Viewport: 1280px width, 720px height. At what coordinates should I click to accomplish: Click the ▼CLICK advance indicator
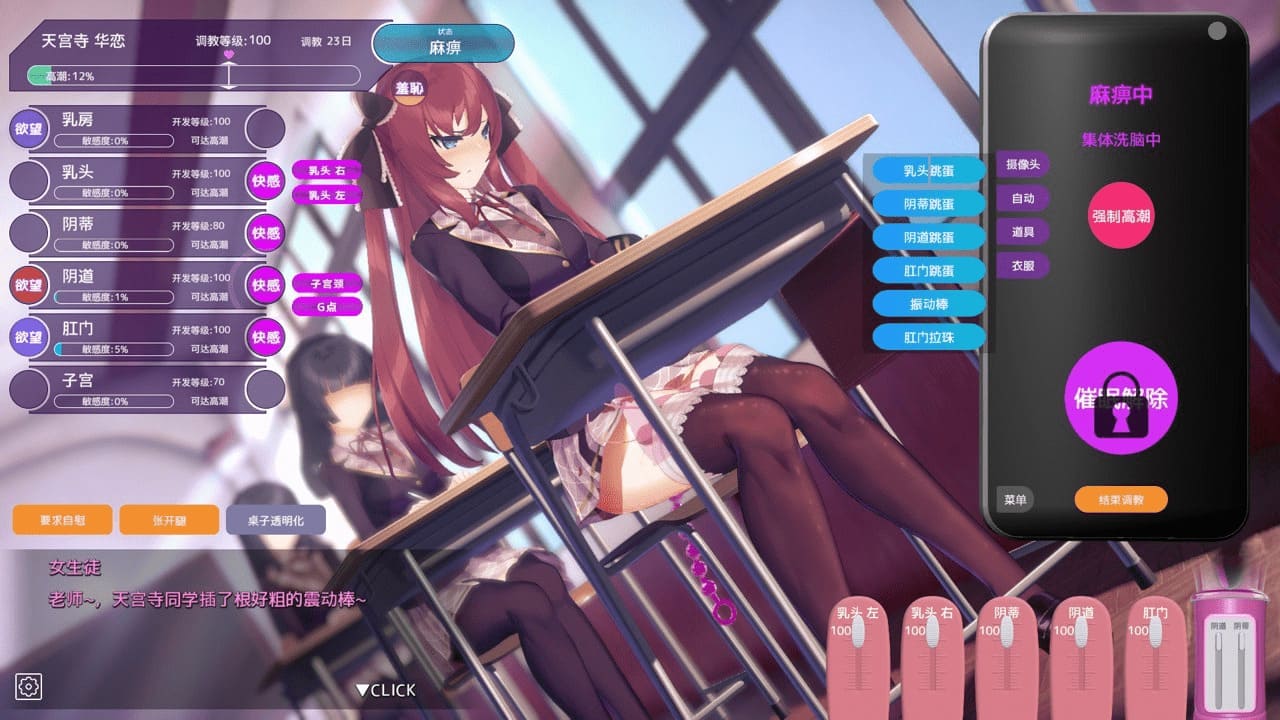coord(384,689)
